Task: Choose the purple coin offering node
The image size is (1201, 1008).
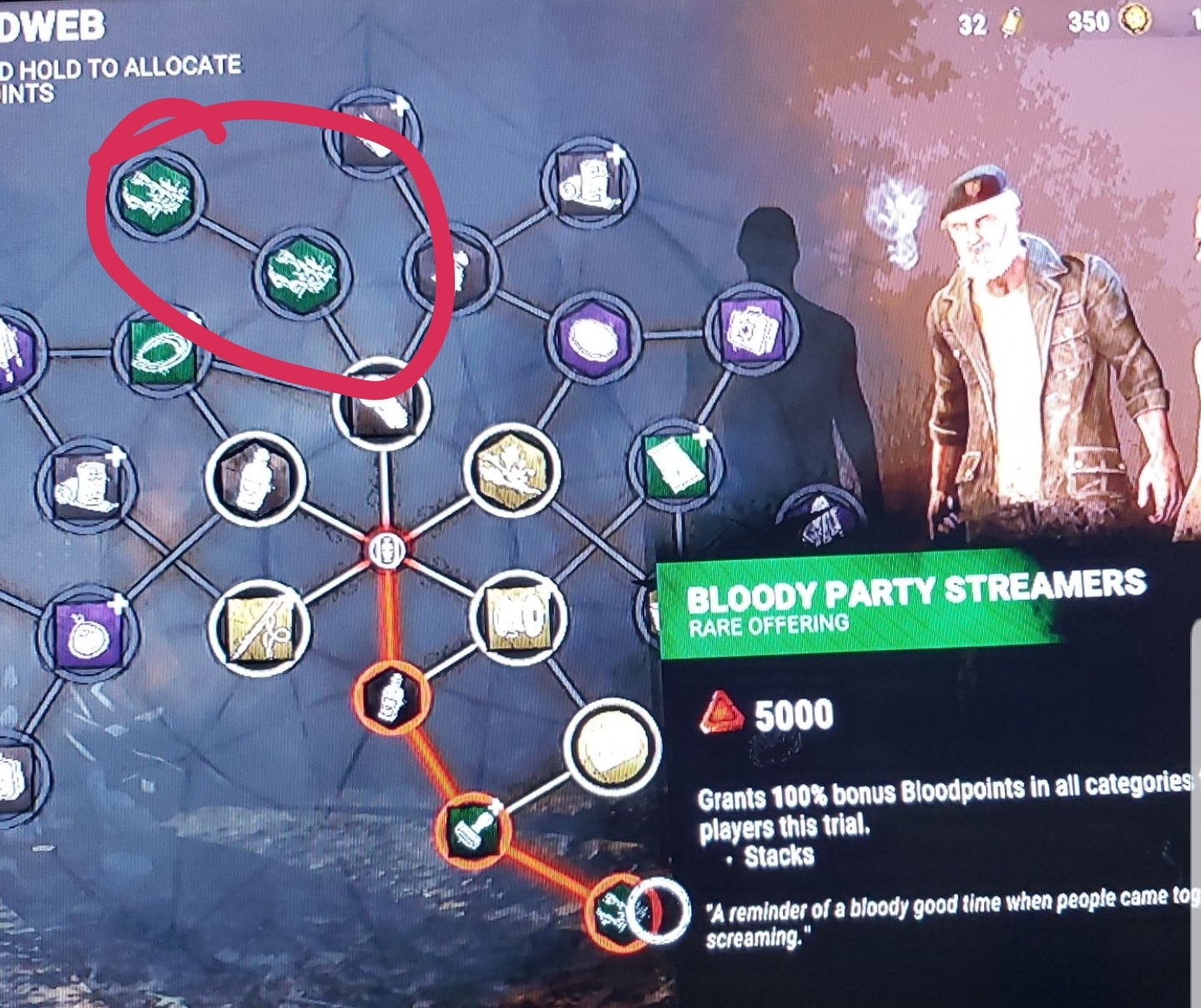Action: click(593, 338)
